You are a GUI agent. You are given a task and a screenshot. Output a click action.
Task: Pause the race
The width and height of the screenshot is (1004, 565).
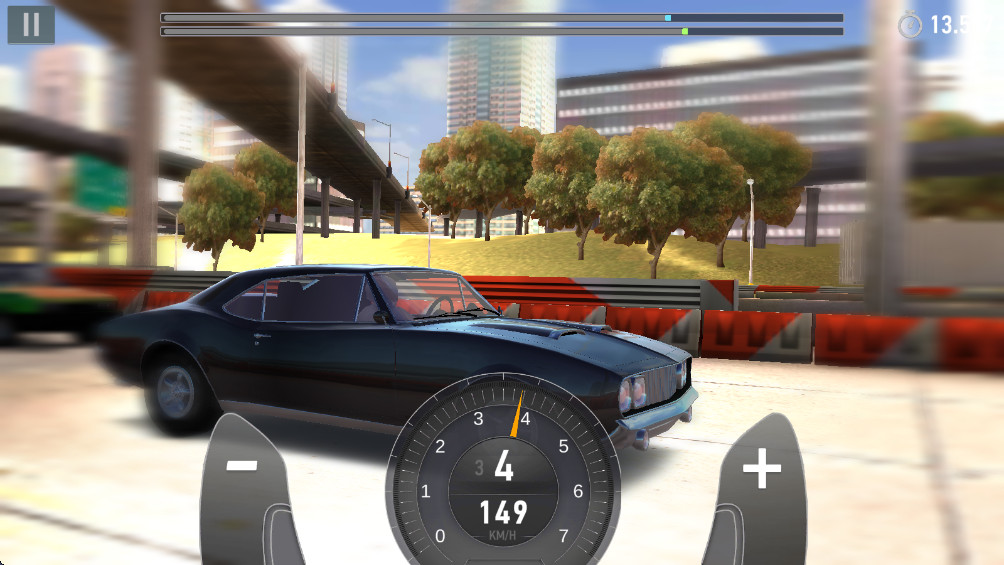[31, 25]
